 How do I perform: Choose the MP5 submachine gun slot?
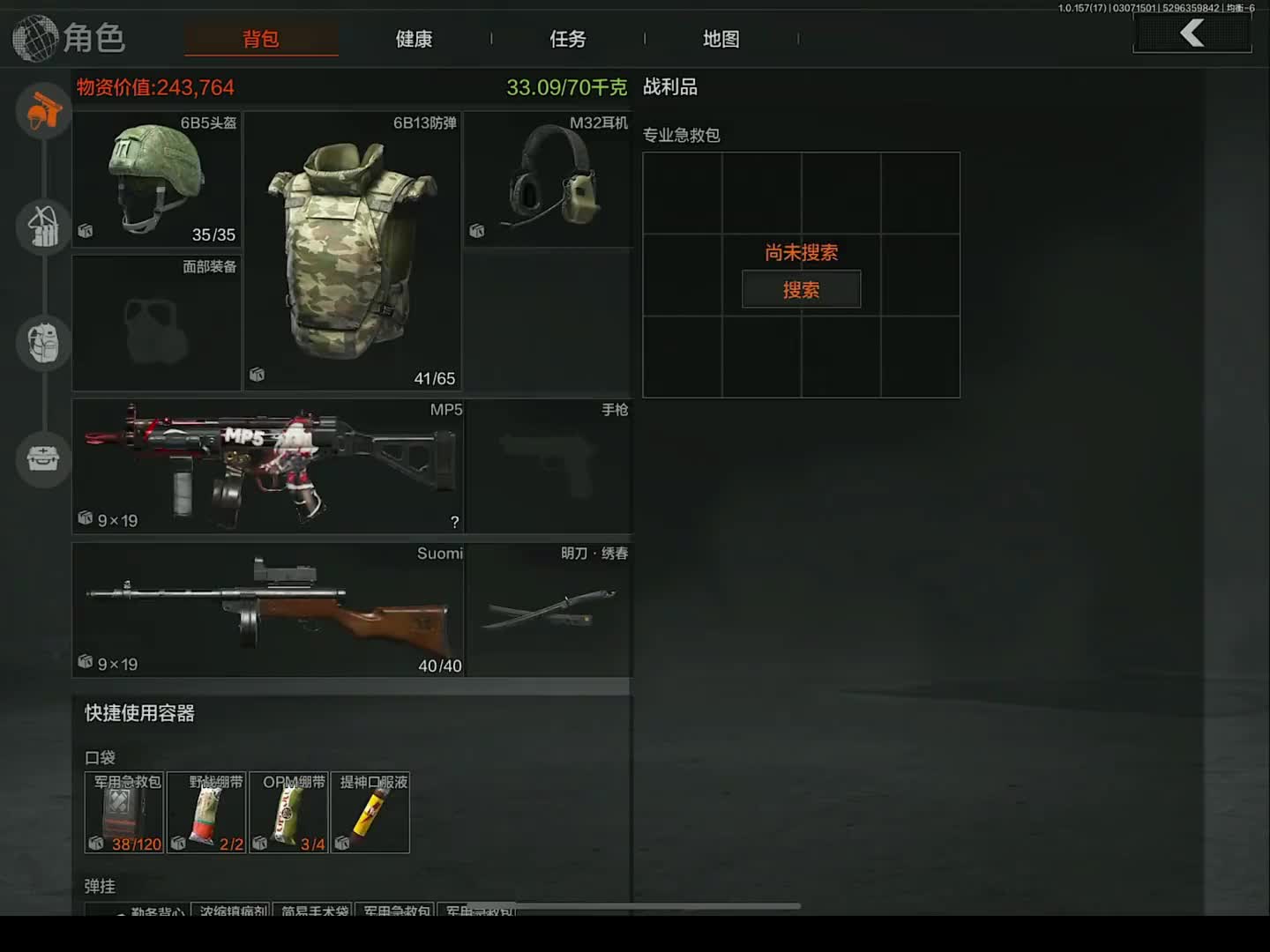268,465
